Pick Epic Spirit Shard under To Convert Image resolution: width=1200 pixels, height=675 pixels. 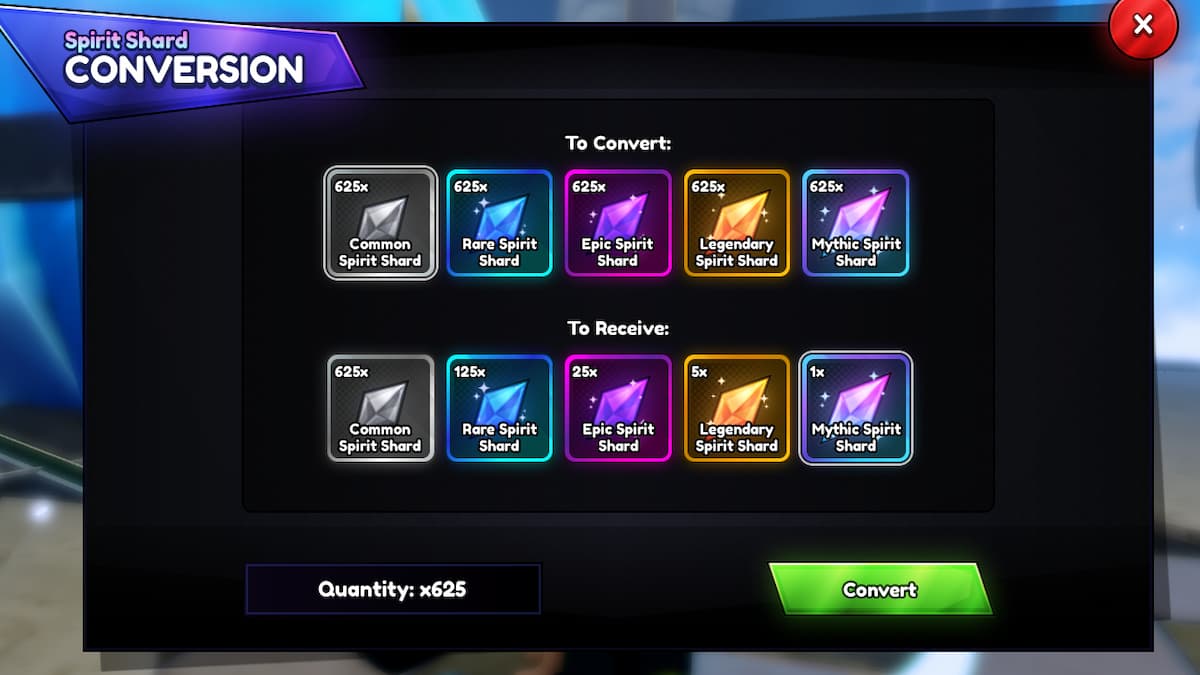click(x=618, y=223)
